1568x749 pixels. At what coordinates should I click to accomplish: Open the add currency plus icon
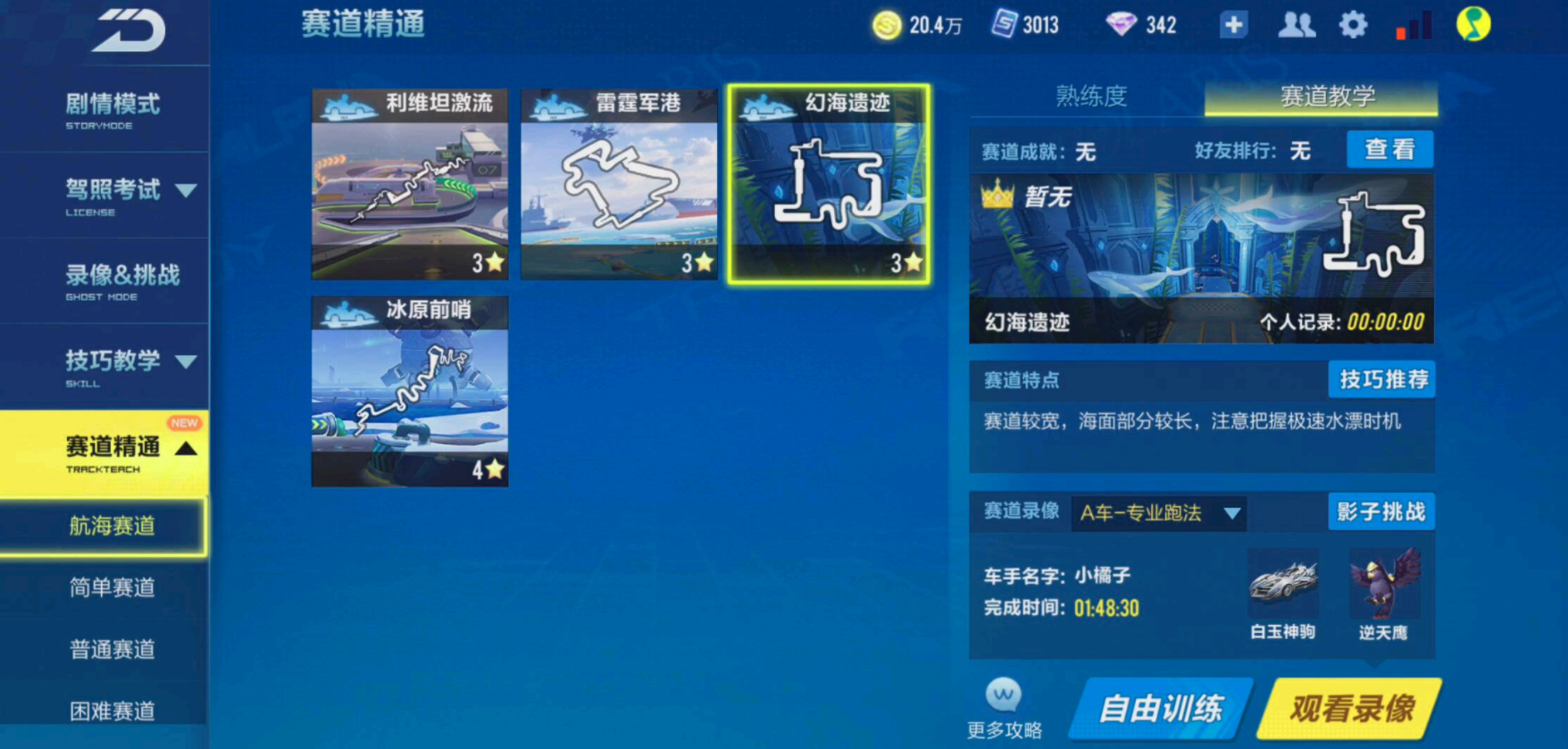point(1233,24)
